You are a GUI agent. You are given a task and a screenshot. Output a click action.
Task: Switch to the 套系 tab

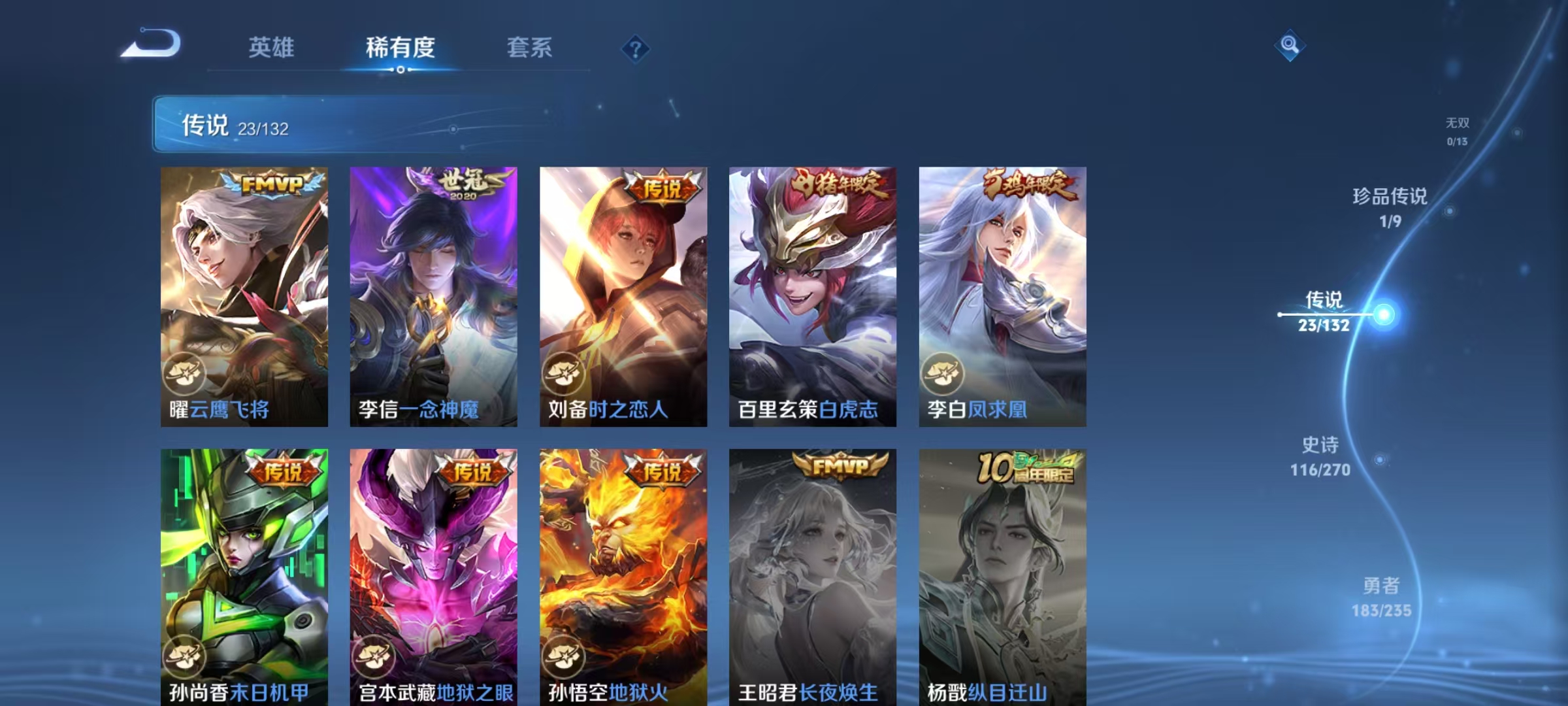530,48
